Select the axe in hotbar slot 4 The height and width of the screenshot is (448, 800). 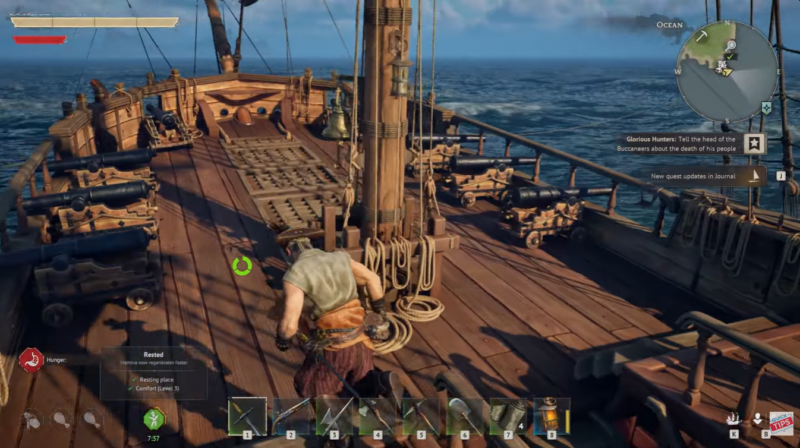pyautogui.click(x=377, y=415)
